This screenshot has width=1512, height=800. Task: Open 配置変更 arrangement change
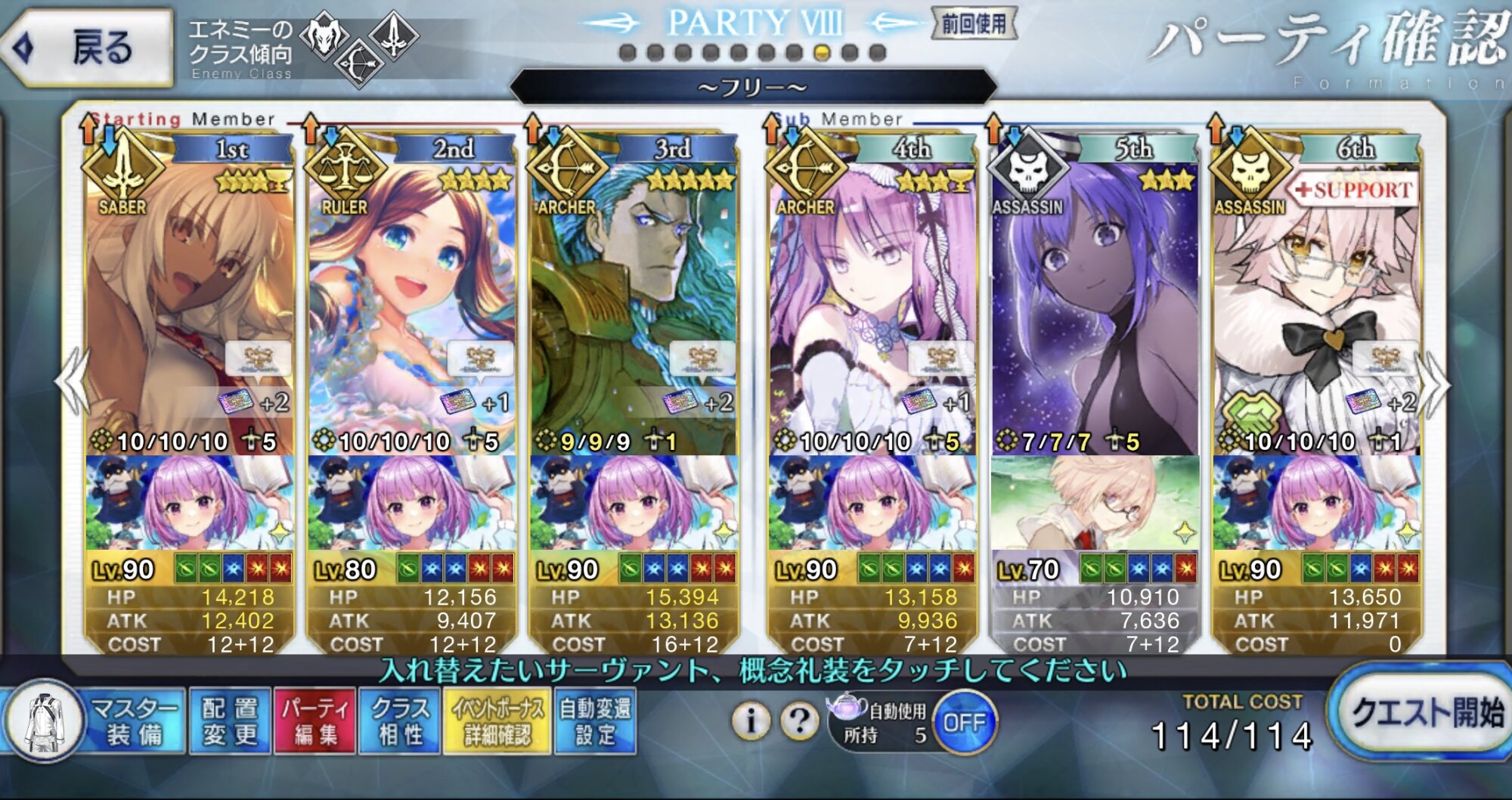click(230, 721)
